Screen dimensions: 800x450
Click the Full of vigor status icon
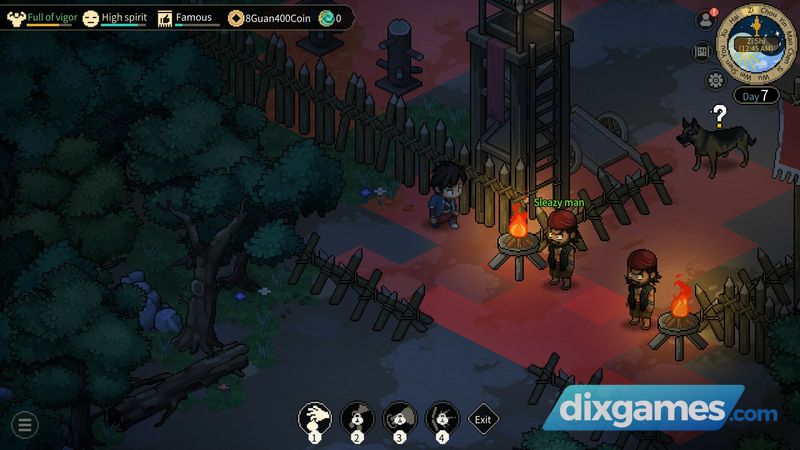click(15, 17)
